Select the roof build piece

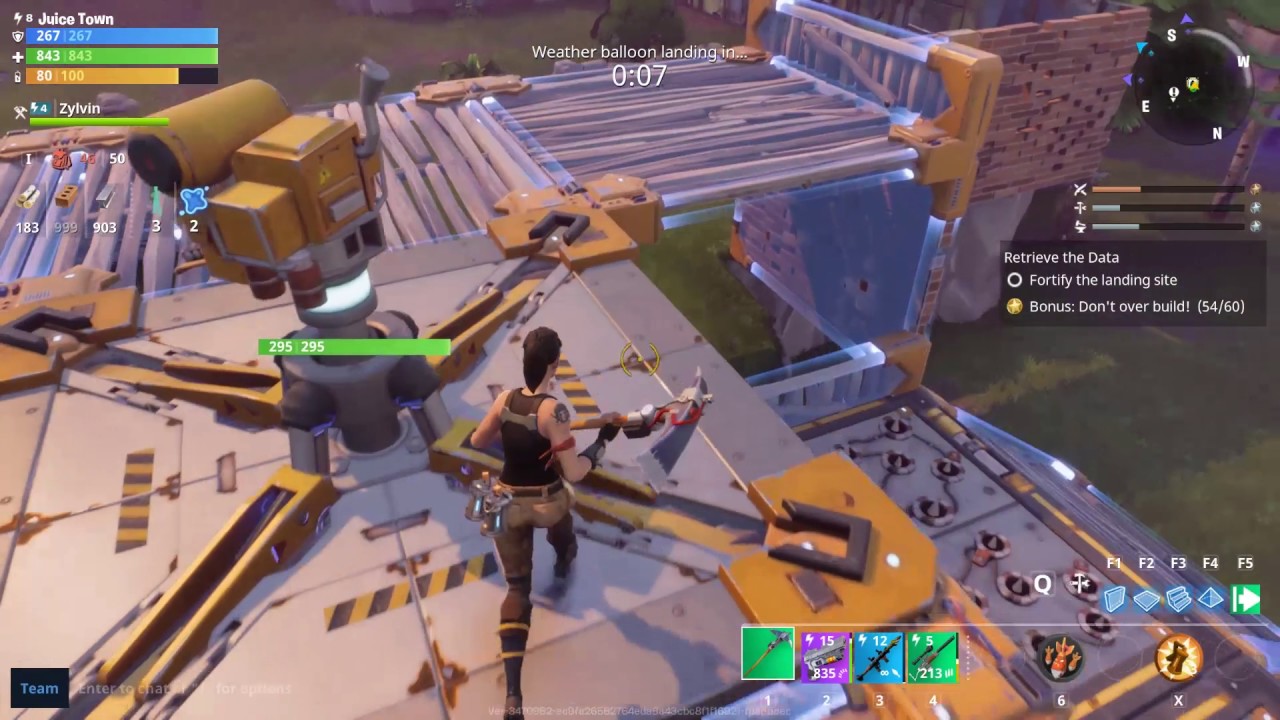pyautogui.click(x=1211, y=598)
